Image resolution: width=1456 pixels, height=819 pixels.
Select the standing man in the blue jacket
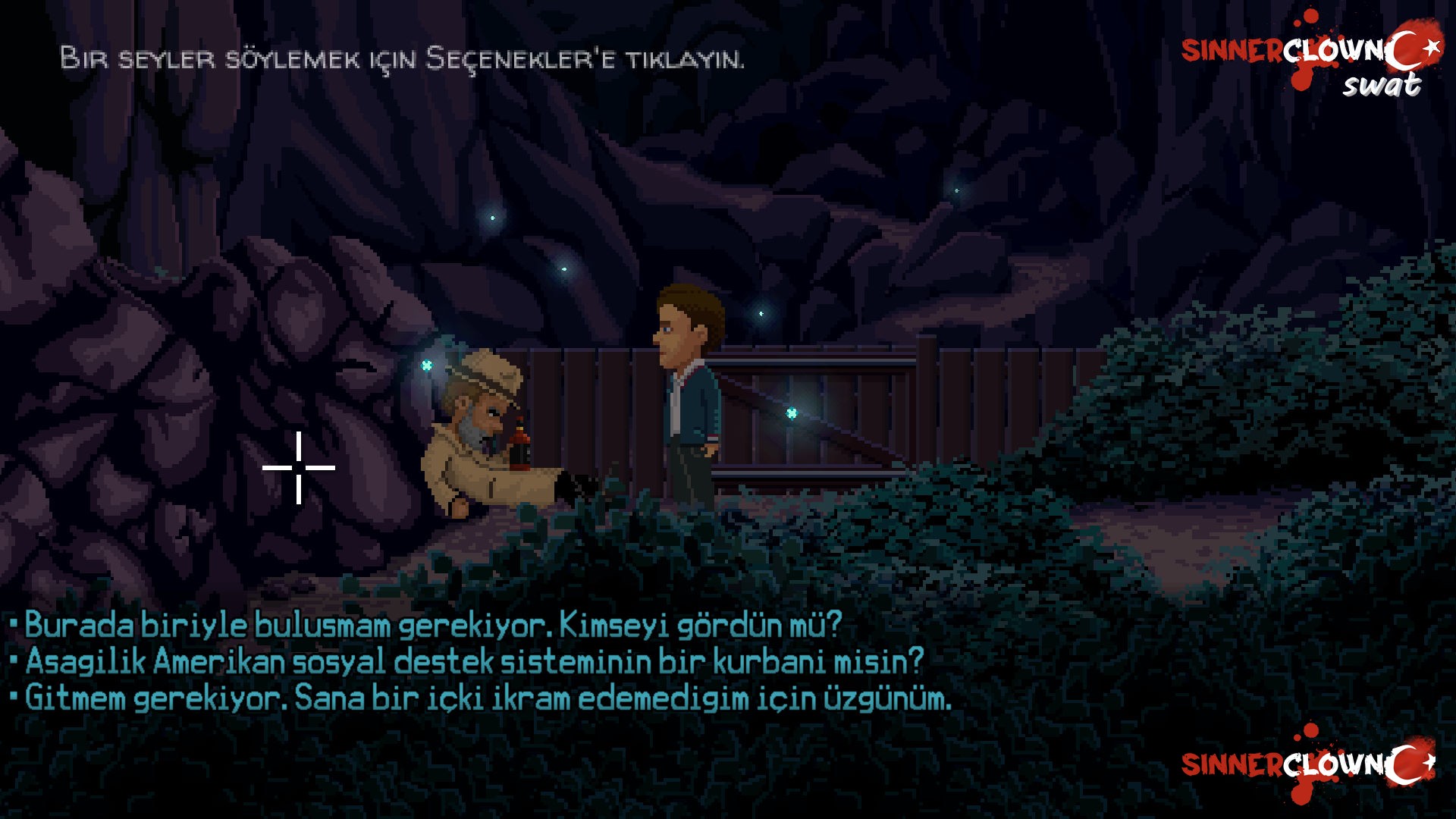click(x=690, y=394)
